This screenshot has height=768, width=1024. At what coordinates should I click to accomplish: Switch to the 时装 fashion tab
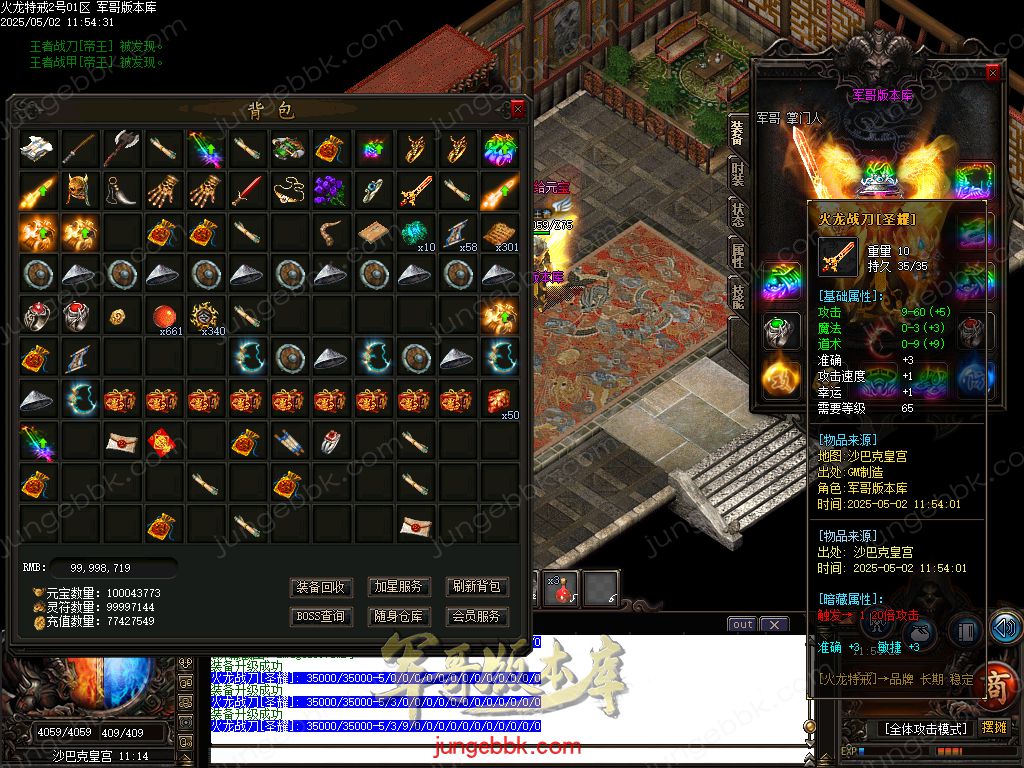[x=737, y=174]
